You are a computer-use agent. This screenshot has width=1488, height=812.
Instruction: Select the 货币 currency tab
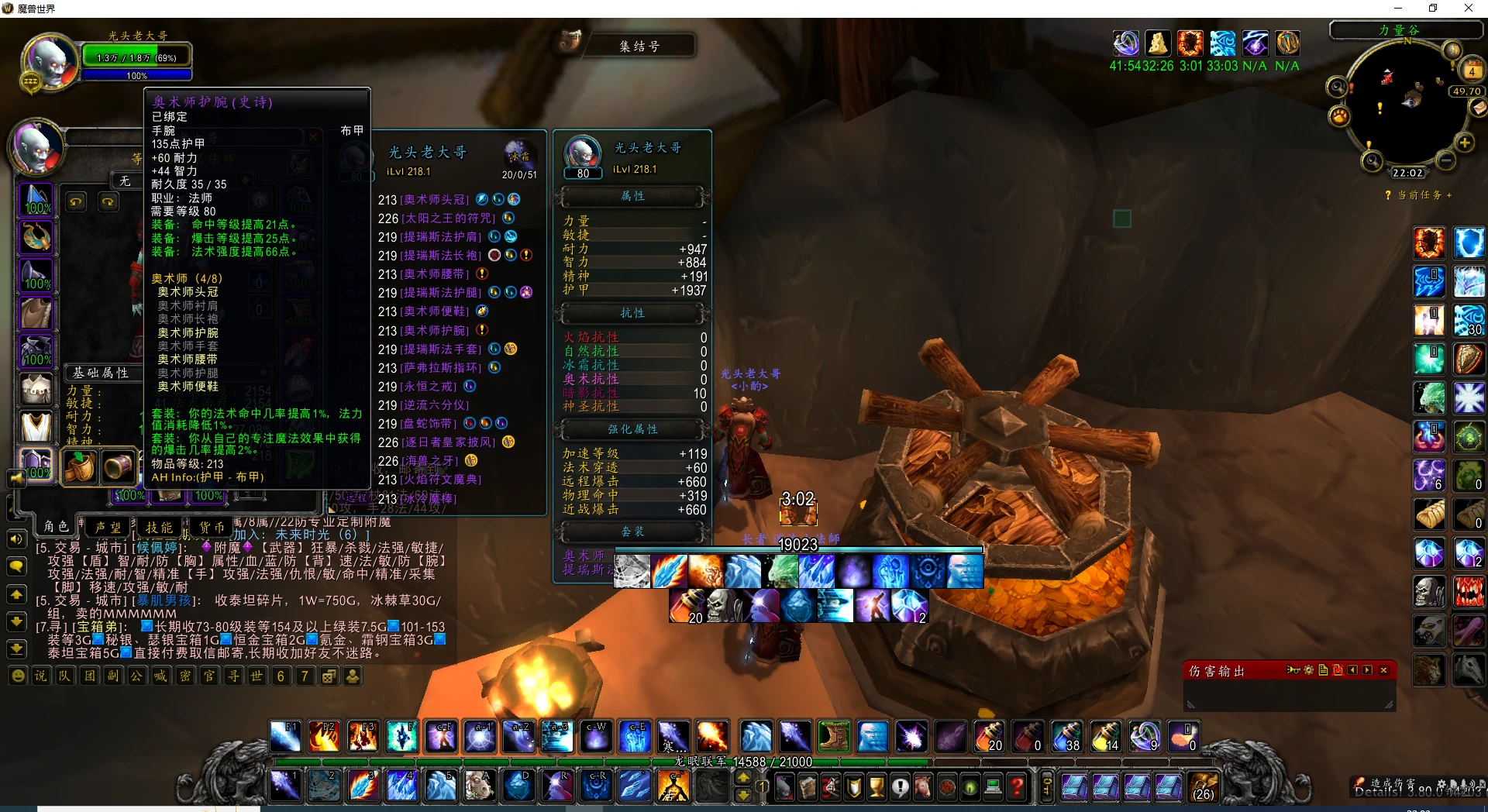tap(211, 527)
